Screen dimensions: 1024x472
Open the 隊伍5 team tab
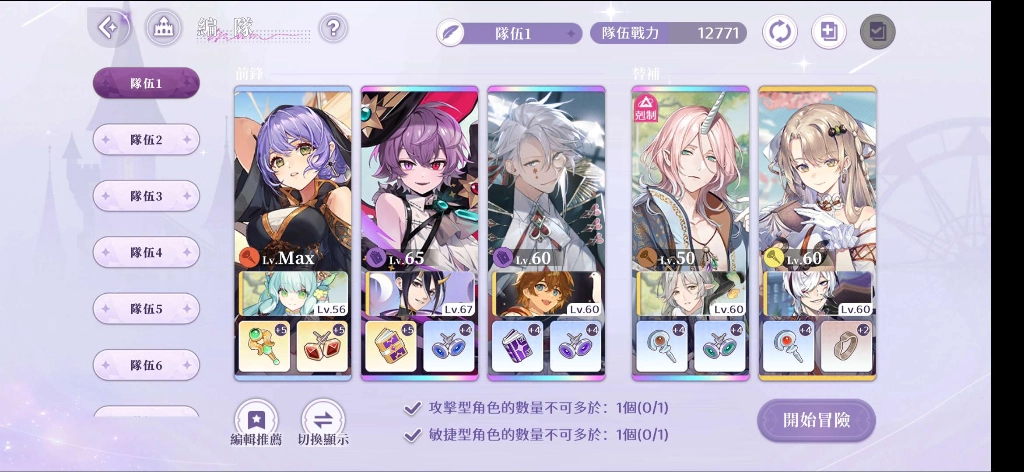pos(146,309)
